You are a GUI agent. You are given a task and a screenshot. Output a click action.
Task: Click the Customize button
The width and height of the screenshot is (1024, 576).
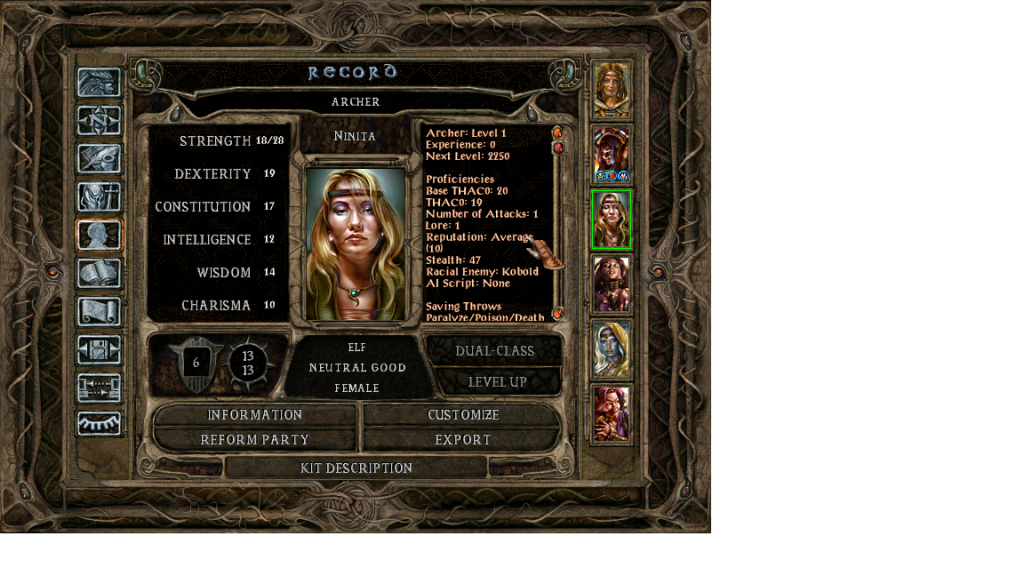pos(463,415)
